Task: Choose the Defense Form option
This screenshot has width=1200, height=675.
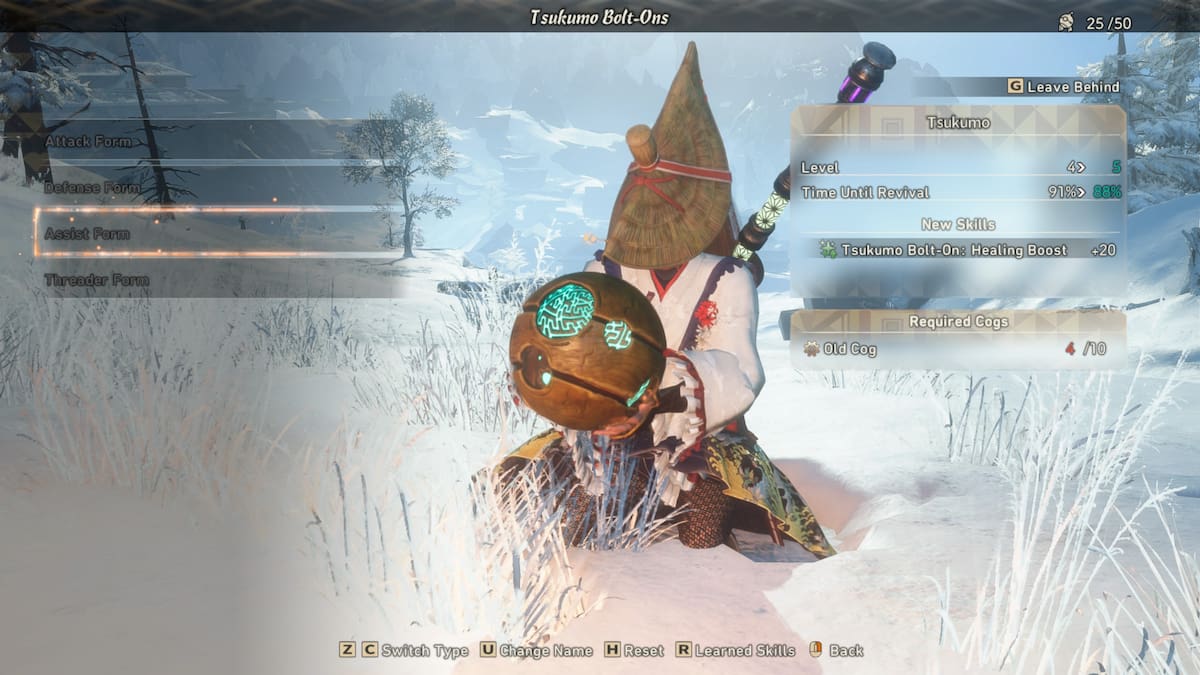Action: (92, 188)
